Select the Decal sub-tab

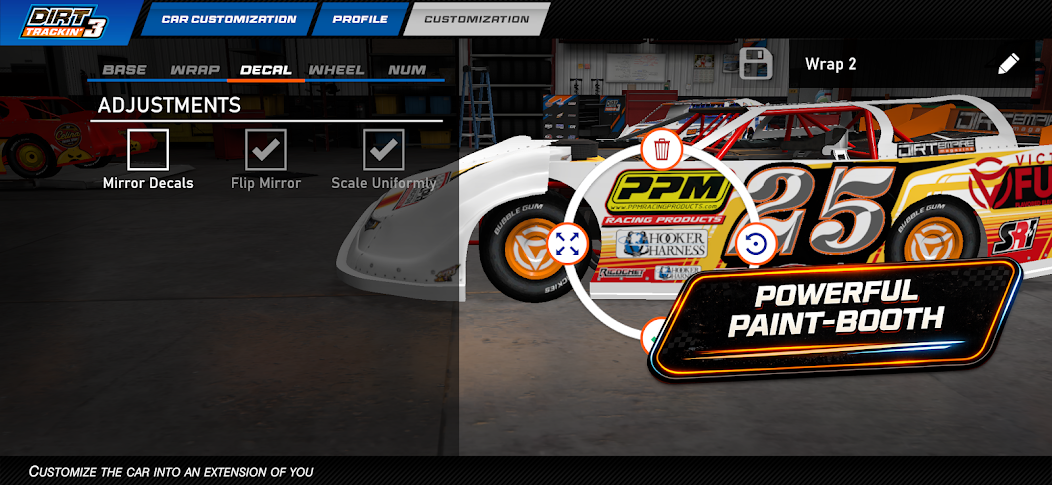pos(266,70)
